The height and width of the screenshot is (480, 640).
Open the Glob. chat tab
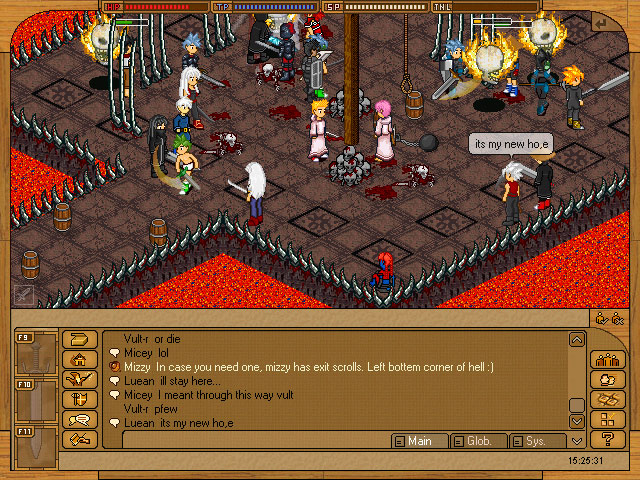pos(478,441)
